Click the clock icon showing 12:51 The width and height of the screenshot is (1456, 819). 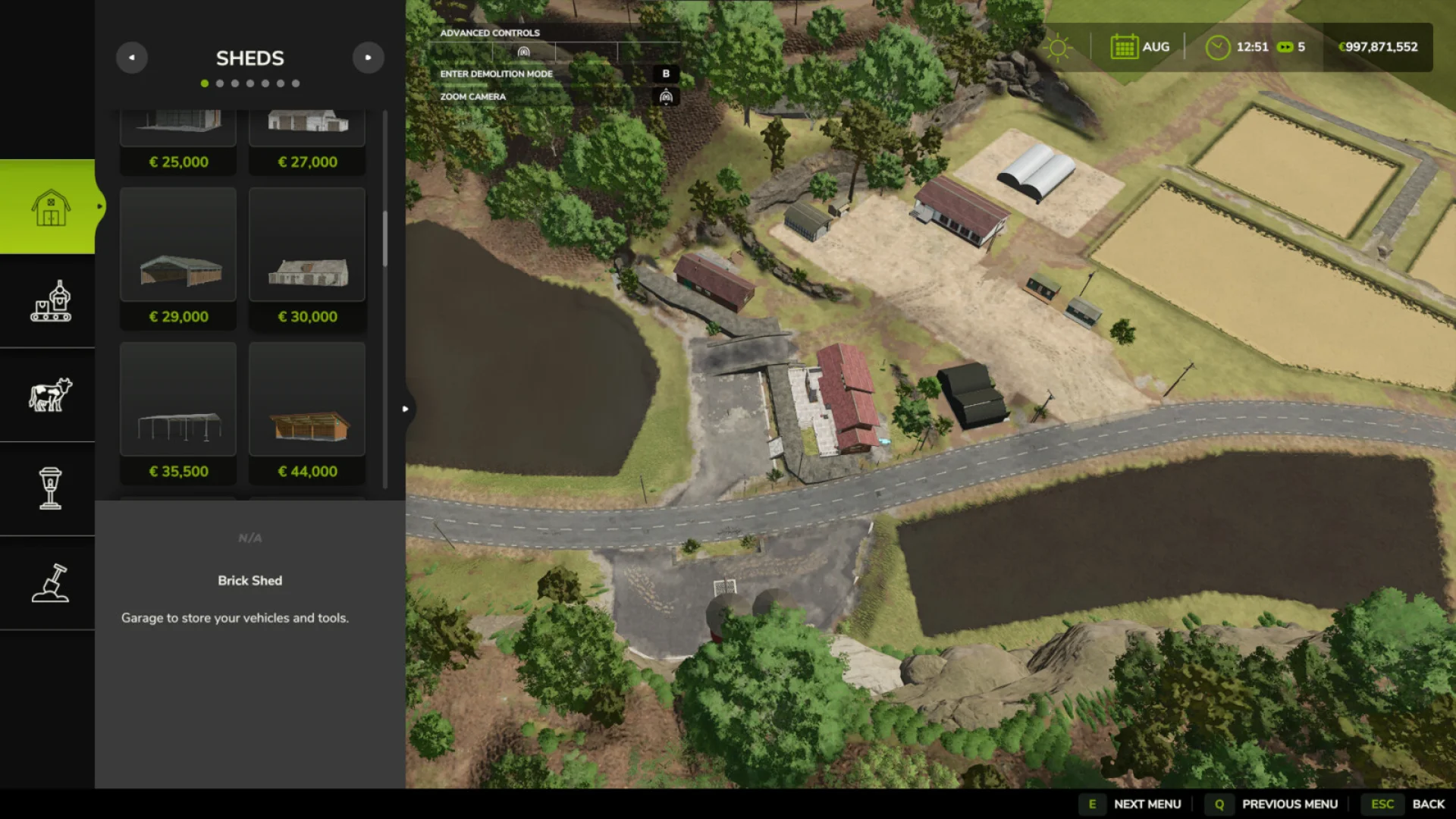coord(1218,46)
